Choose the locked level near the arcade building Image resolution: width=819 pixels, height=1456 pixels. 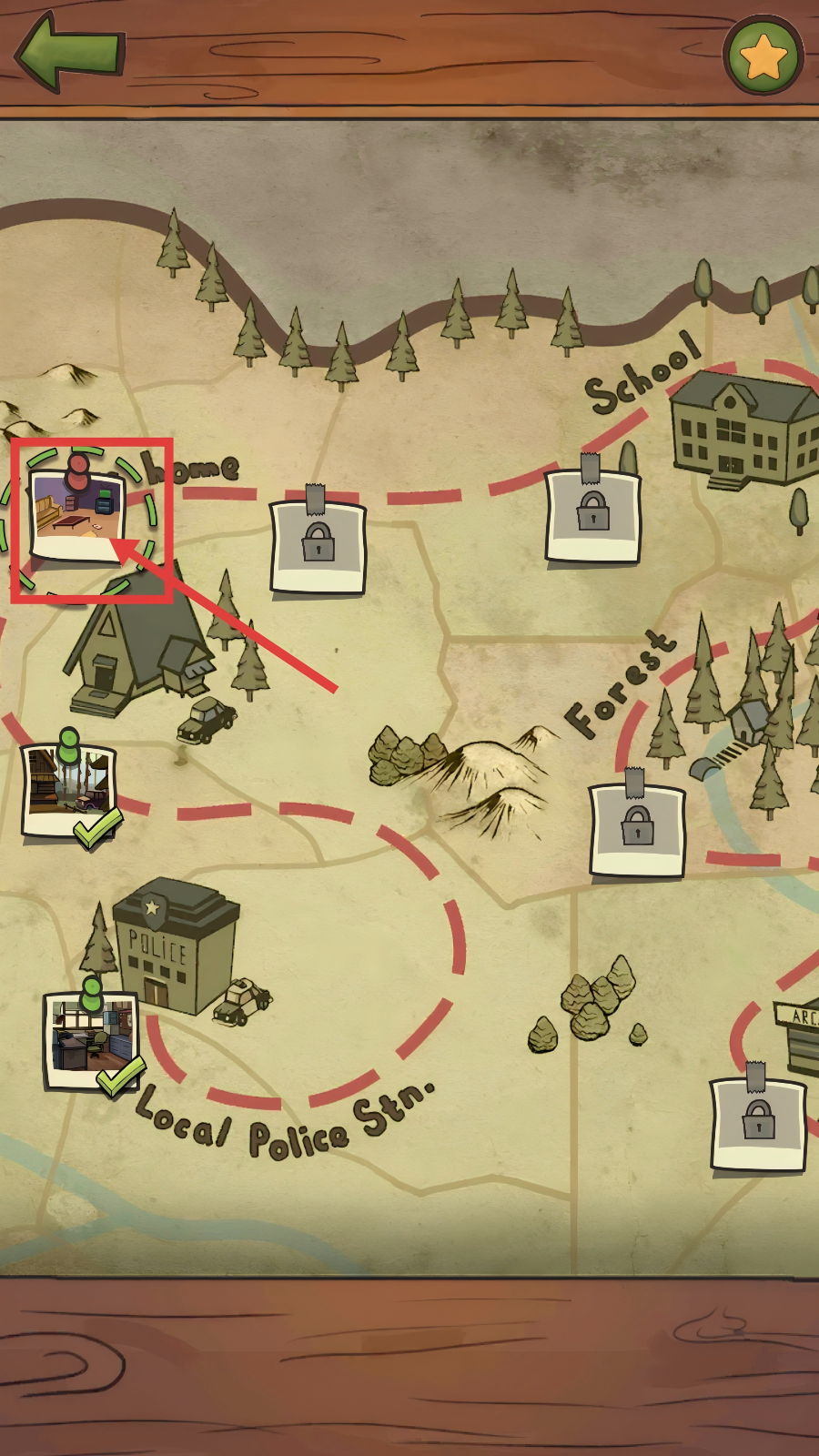click(x=758, y=1123)
